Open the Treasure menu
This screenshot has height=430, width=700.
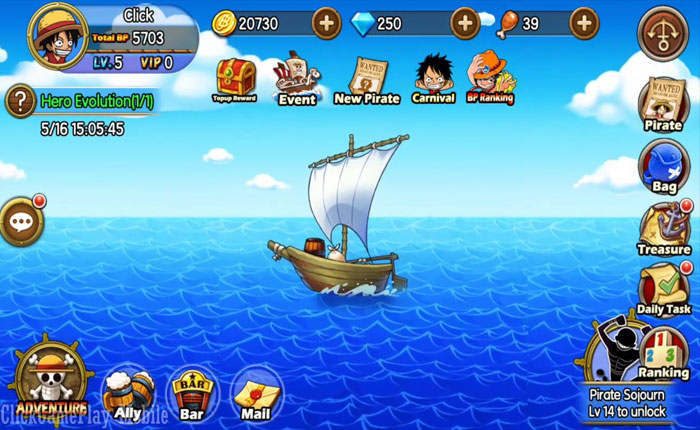[x=664, y=226]
